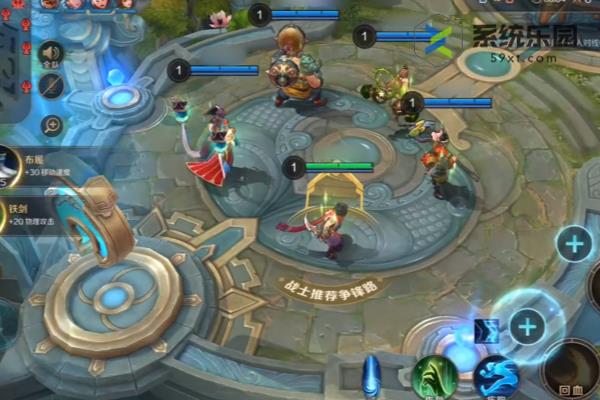Toggle the muted microphone icon
This screenshot has height=400, width=600.
pyautogui.click(x=51, y=86)
